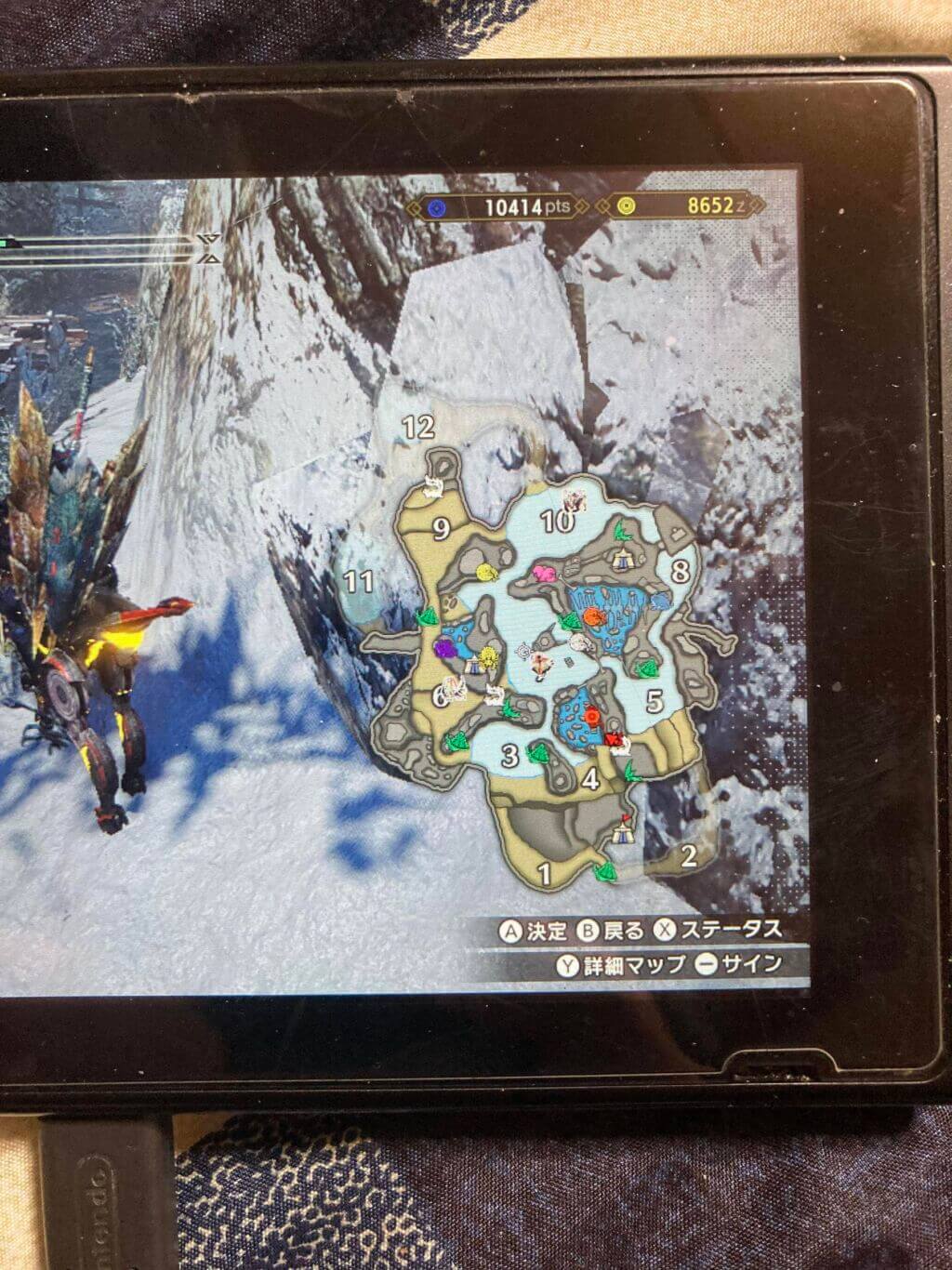
Task: Choose the sub-camp tent near area 8
Action: [622, 558]
